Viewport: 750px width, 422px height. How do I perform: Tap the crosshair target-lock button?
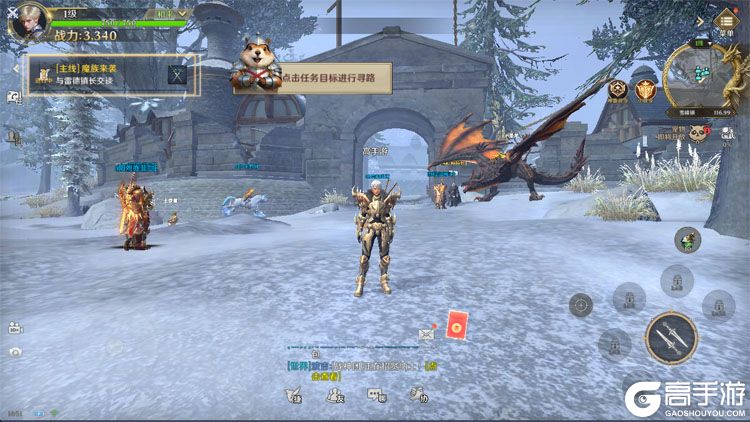pyautogui.click(x=581, y=304)
